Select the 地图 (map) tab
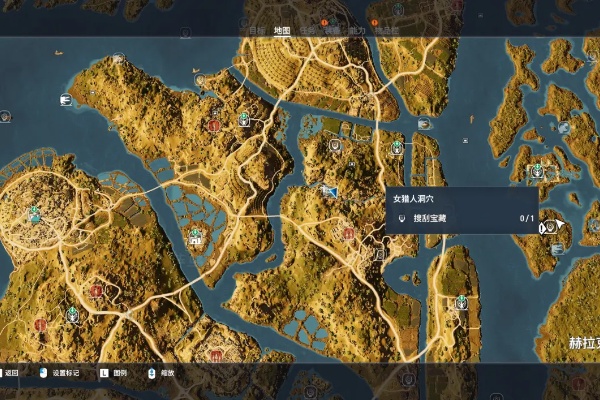 coord(282,30)
